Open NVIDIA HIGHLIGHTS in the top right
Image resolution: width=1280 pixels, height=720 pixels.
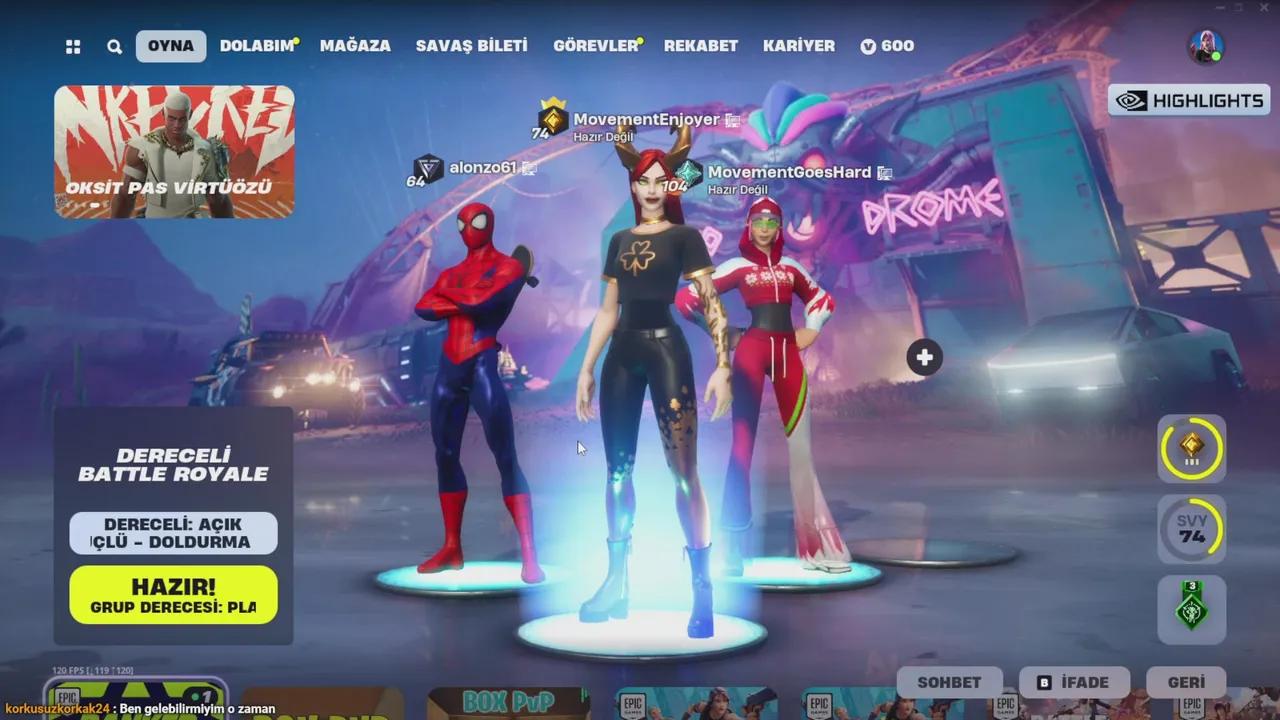click(1187, 100)
